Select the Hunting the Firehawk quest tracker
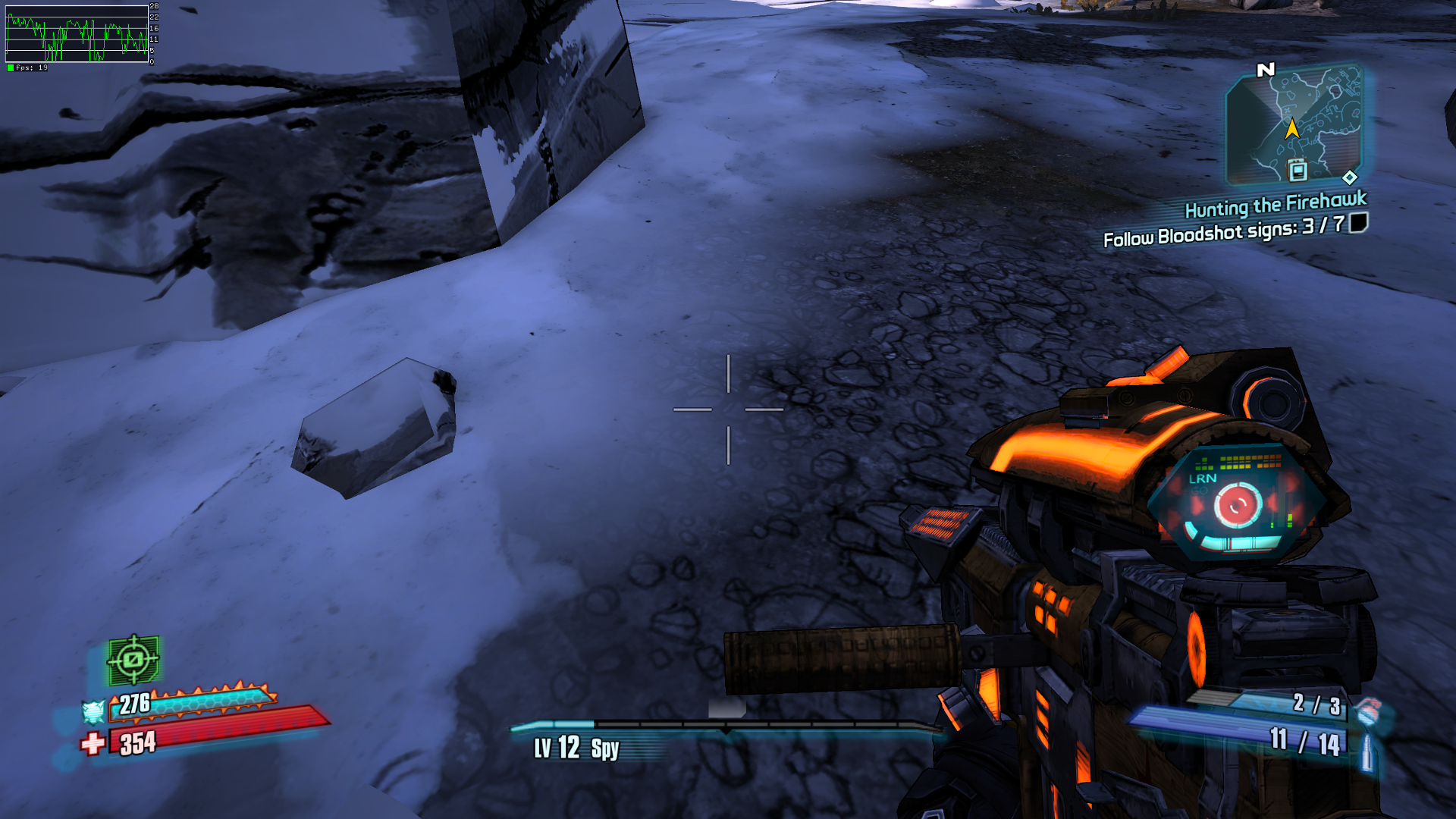The width and height of the screenshot is (1456, 819). pyautogui.click(x=1275, y=204)
